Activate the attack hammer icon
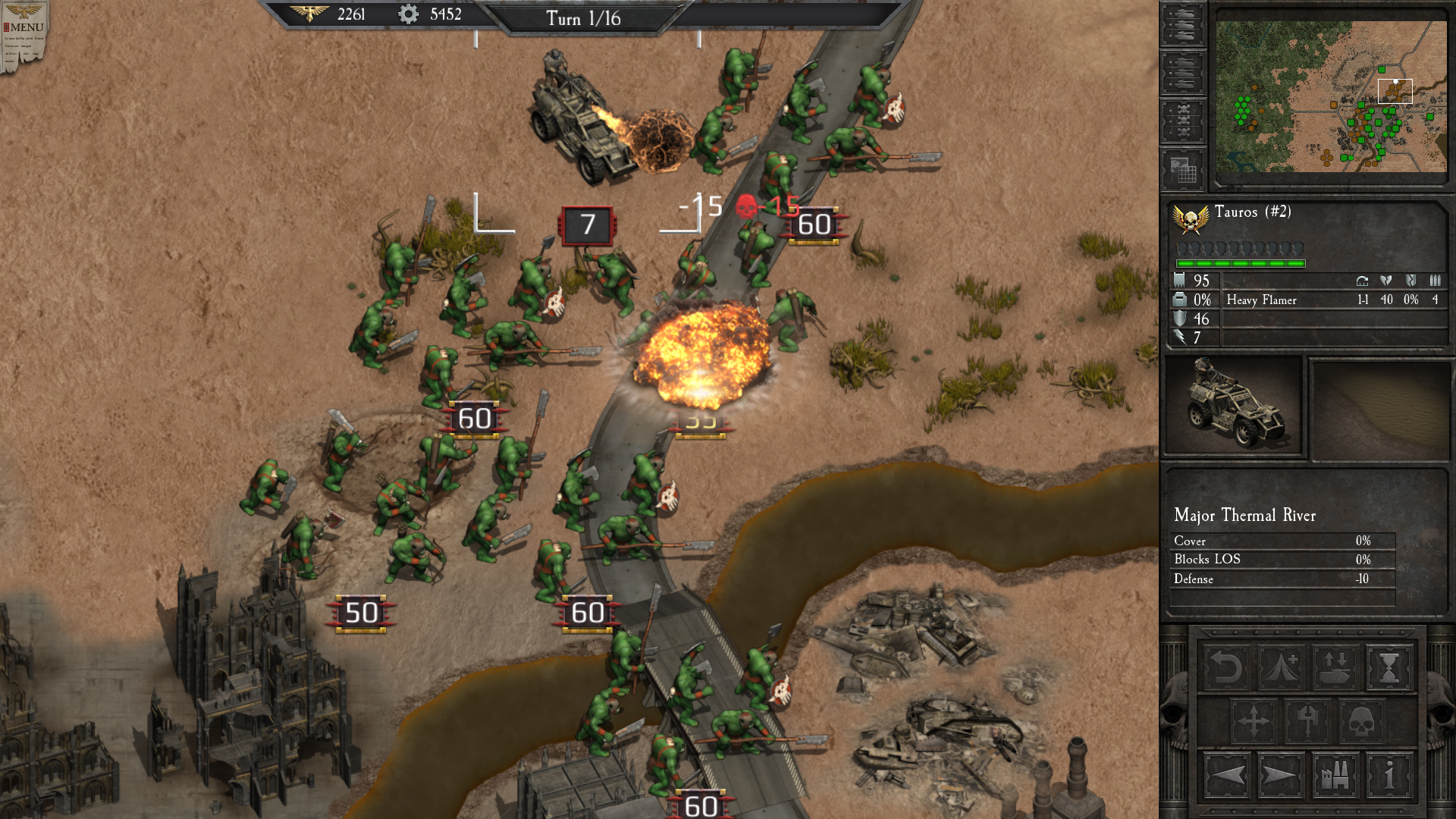The image size is (1456, 819). [x=1307, y=720]
